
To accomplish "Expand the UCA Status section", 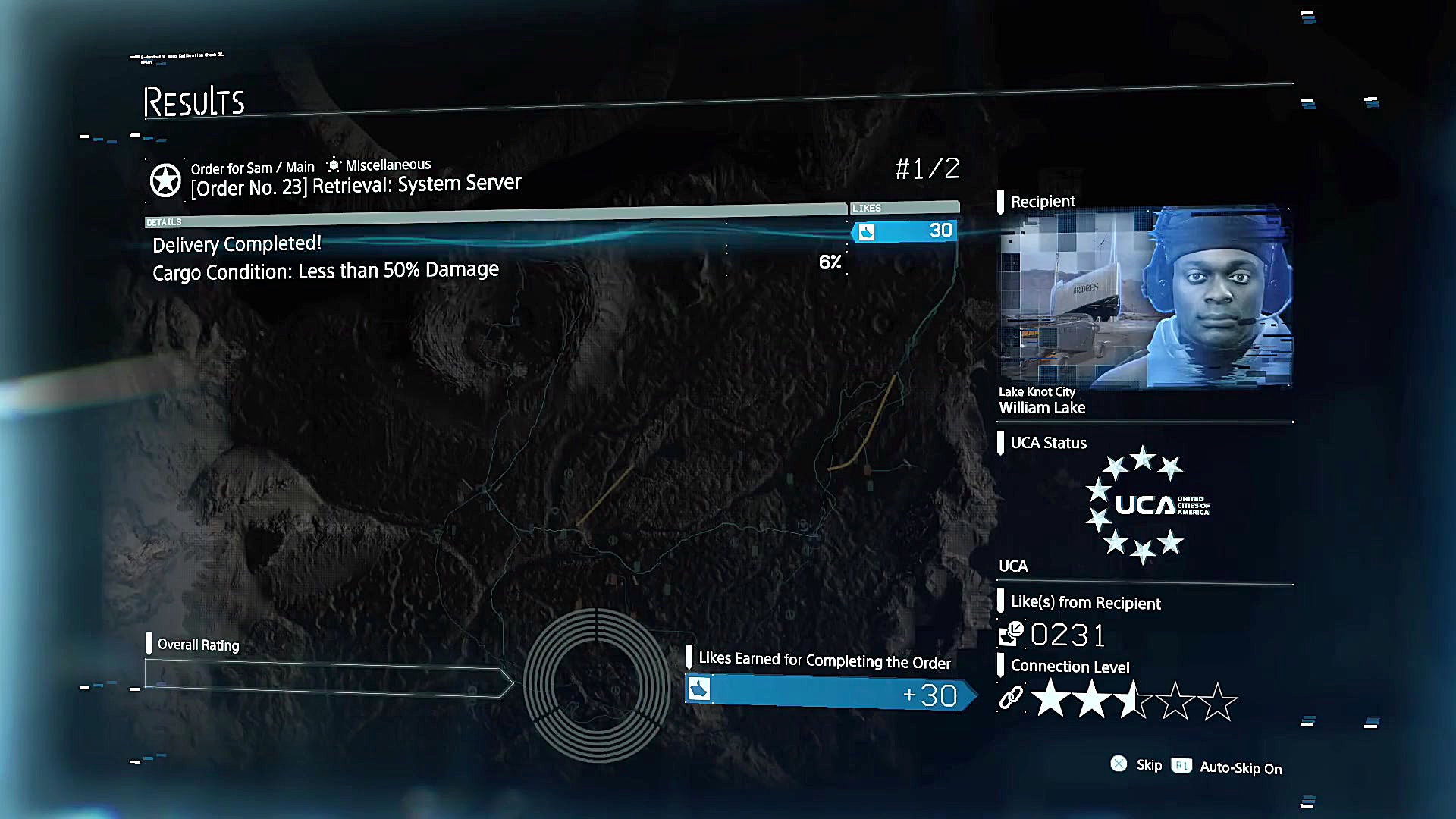I will (x=1049, y=443).
